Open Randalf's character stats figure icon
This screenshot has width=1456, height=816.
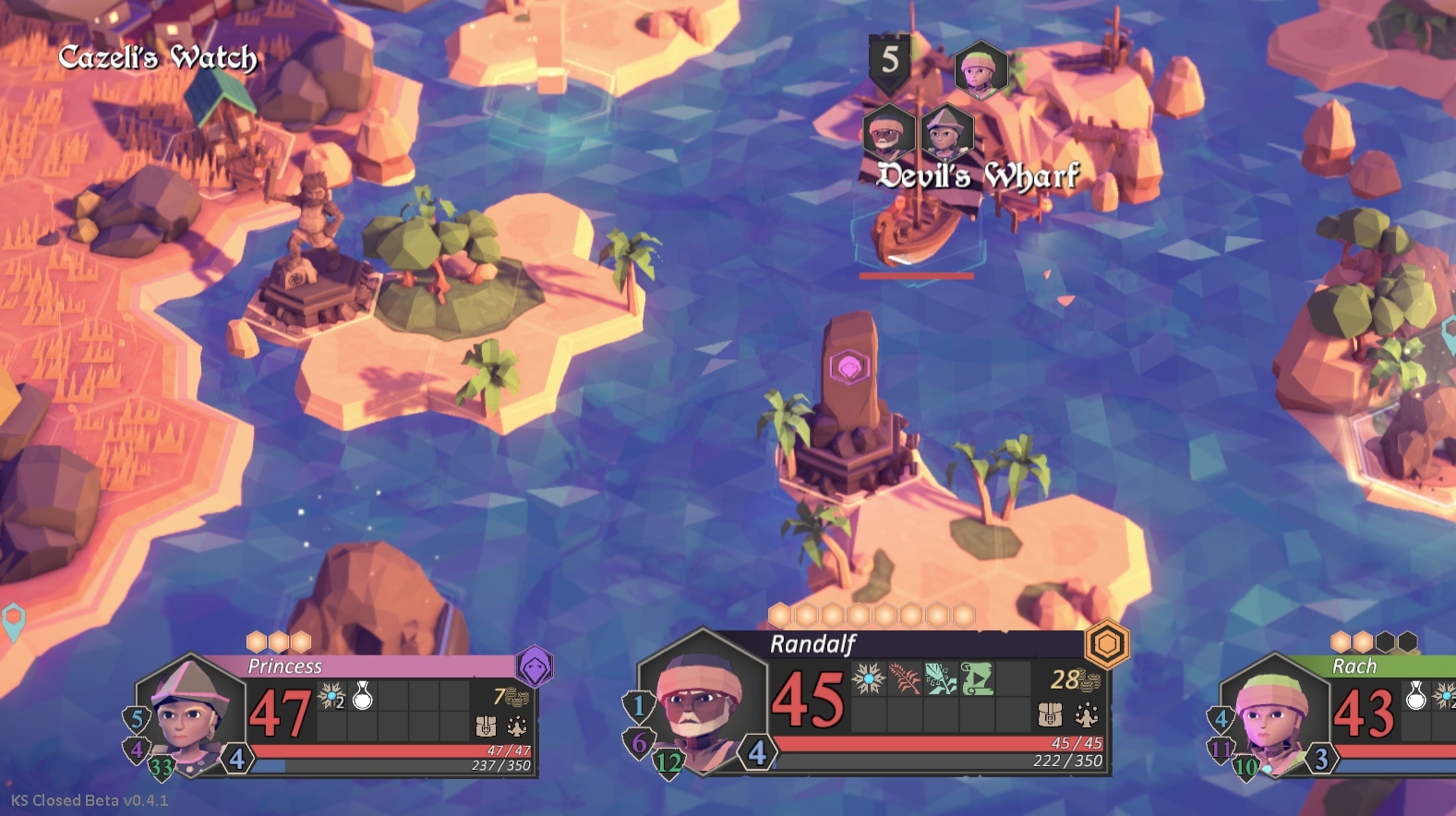[x=1086, y=714]
